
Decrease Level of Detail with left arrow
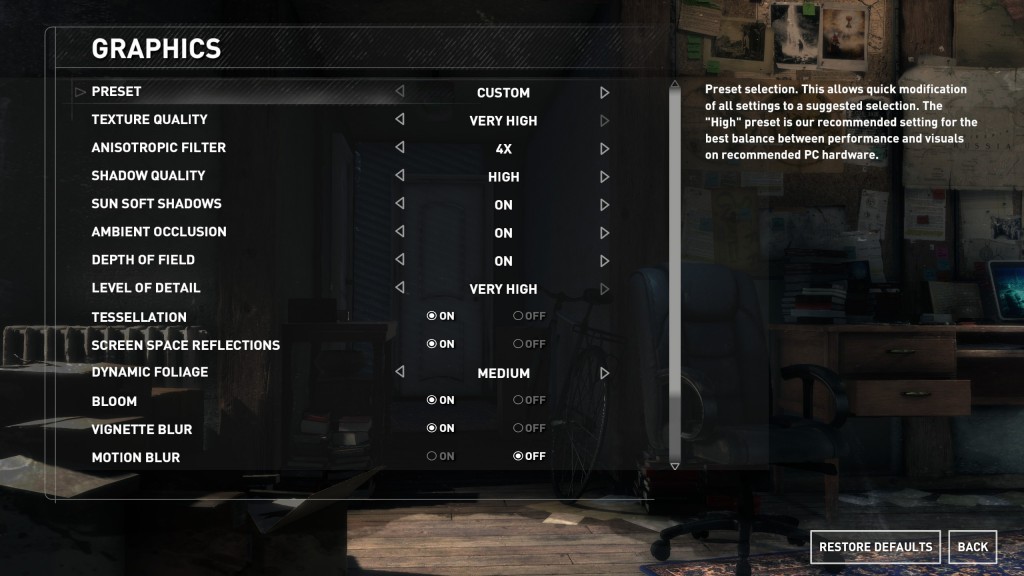(400, 288)
